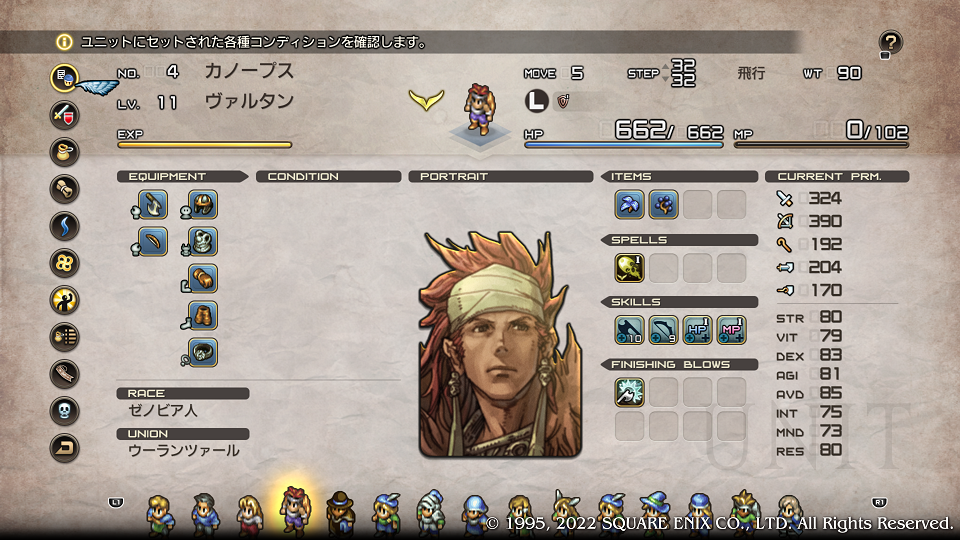
Task: Select the blue berries item slot
Action: click(x=663, y=204)
